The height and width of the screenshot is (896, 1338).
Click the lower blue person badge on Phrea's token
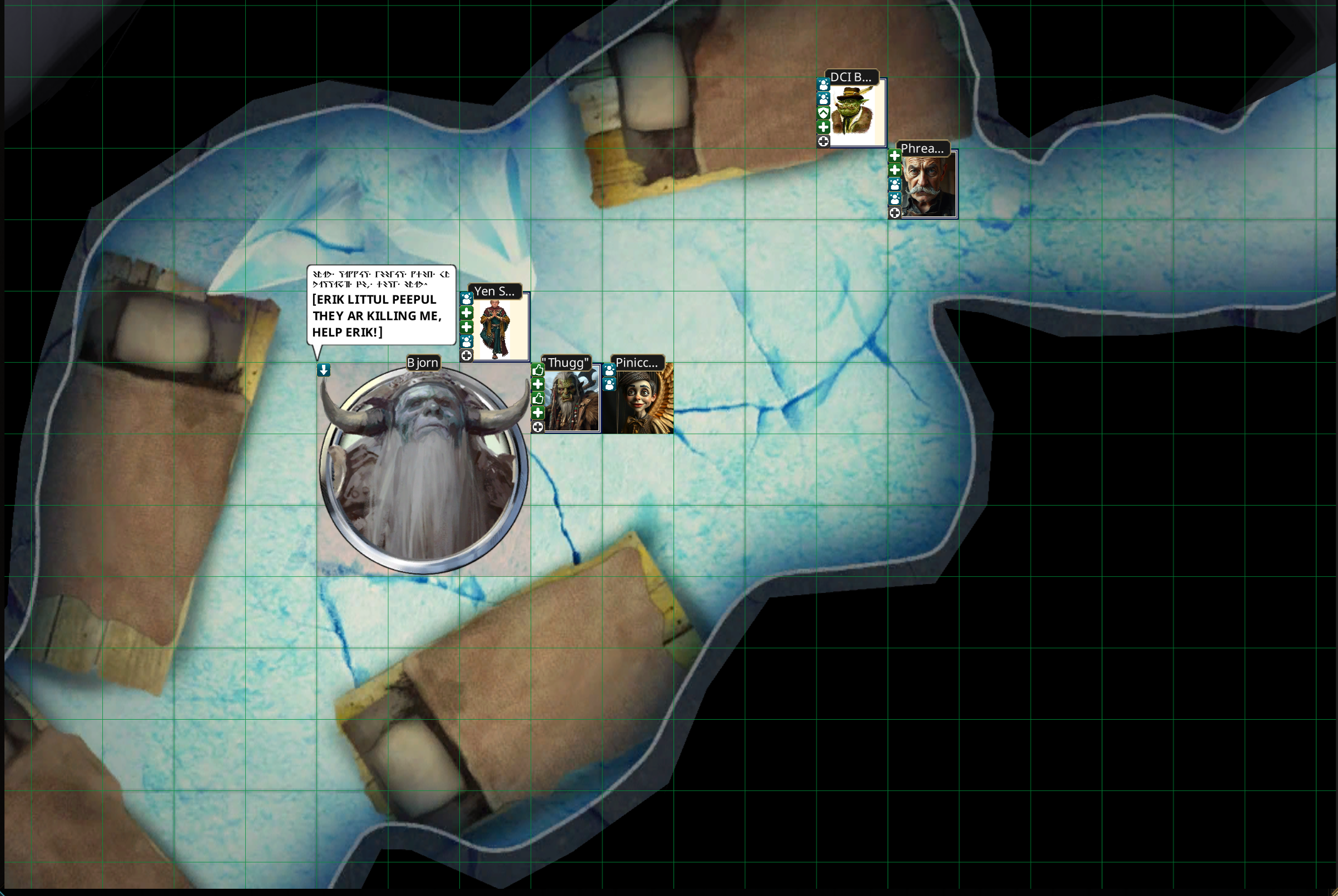895,200
